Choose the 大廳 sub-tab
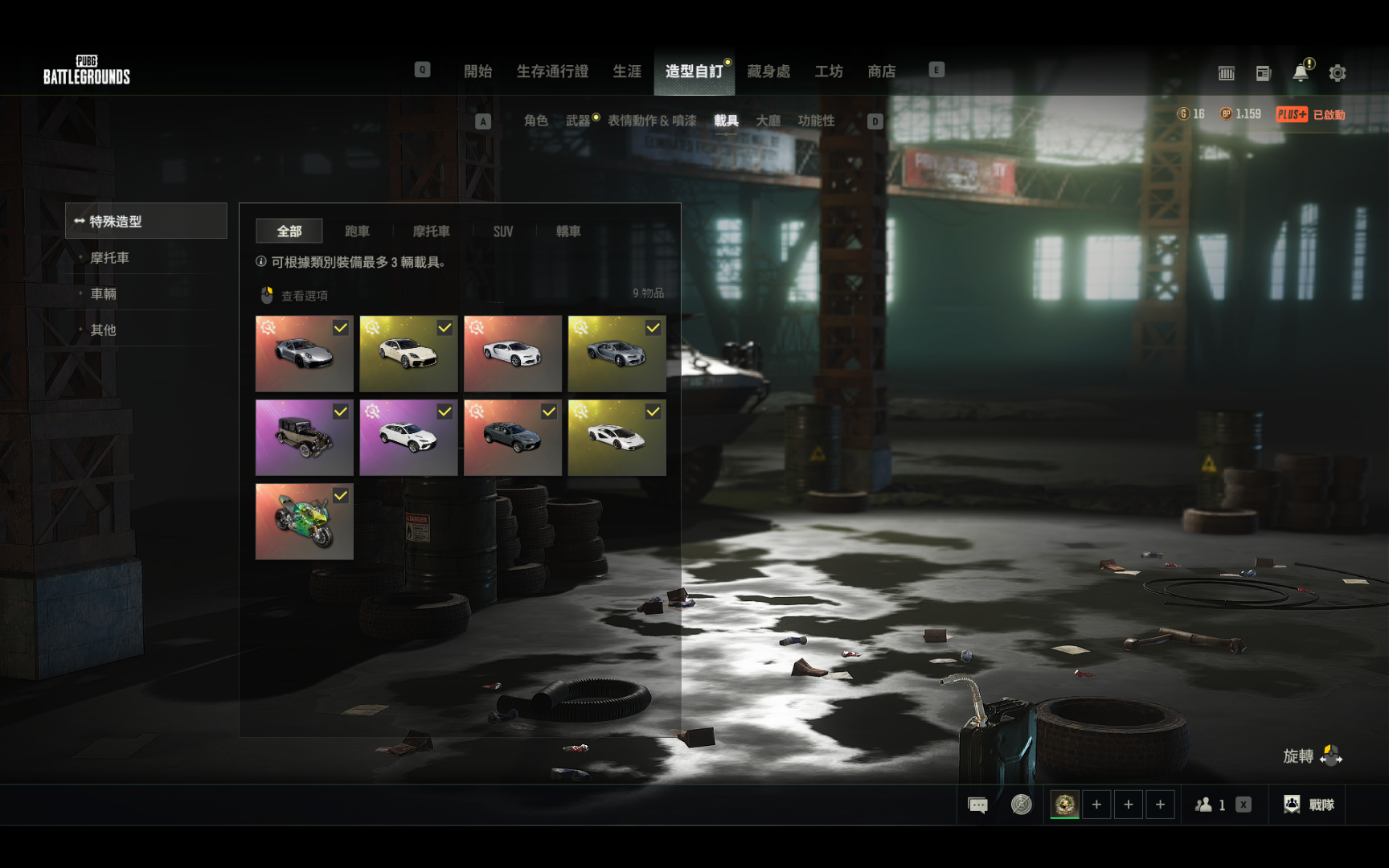The width and height of the screenshot is (1389, 868). (768, 121)
